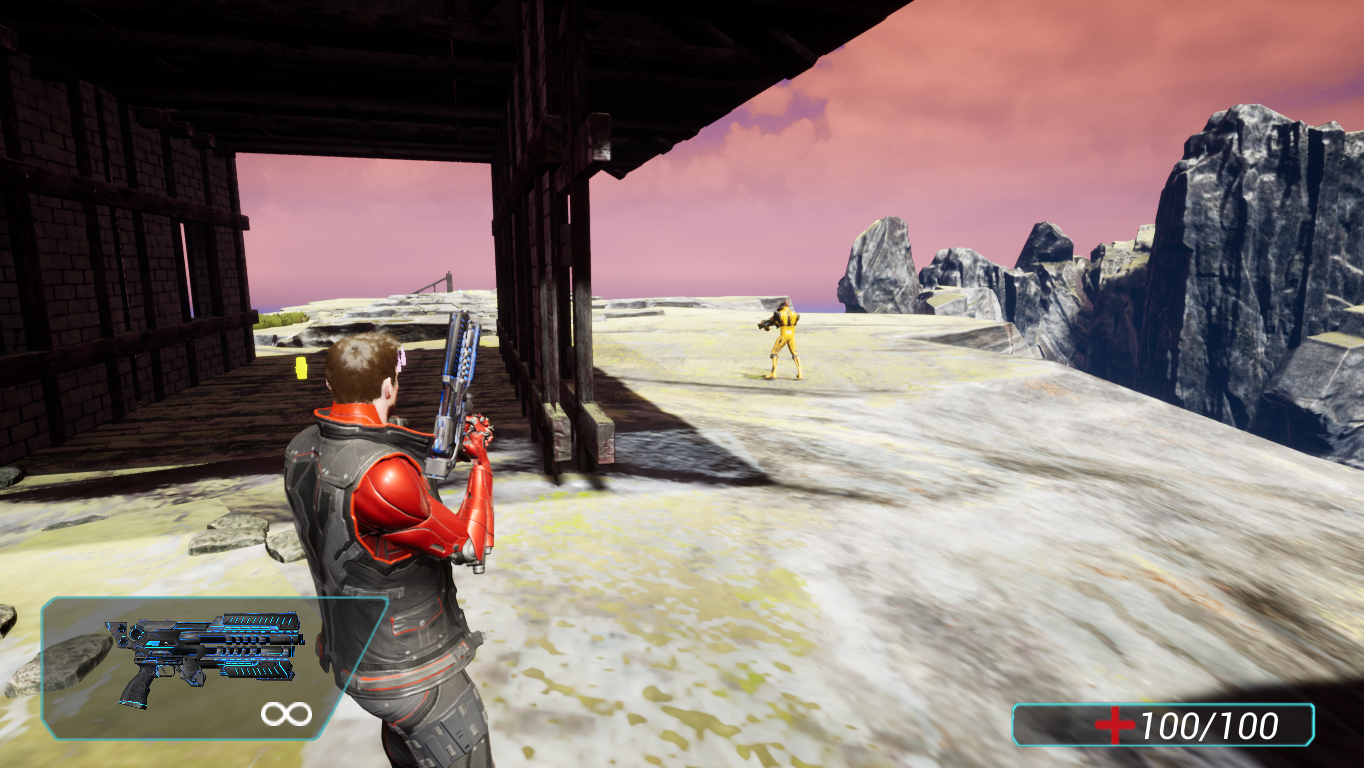Click the yellow pickup near the player
The width and height of the screenshot is (1364, 768).
pos(300,369)
